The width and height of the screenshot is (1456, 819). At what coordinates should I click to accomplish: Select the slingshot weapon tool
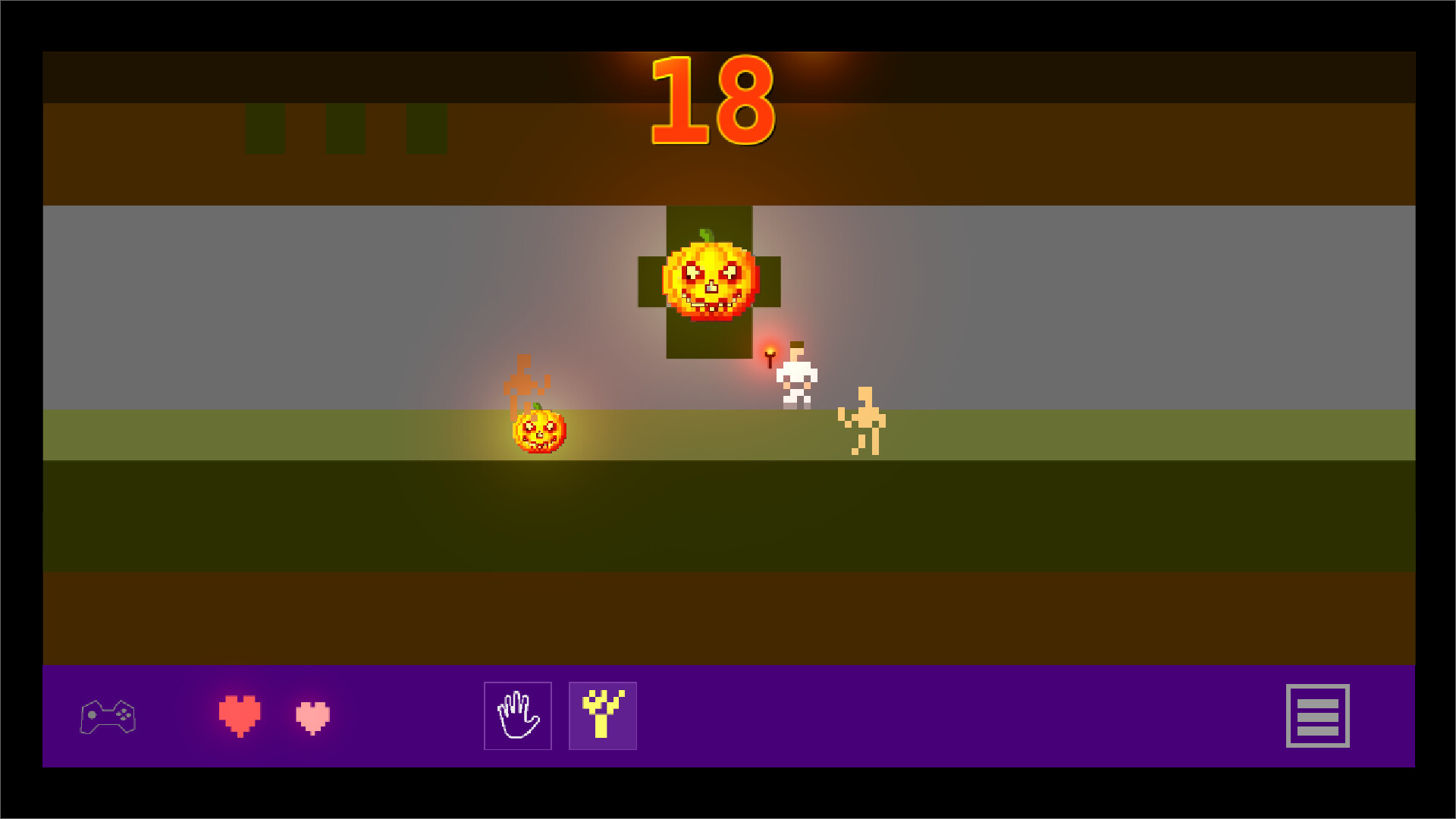click(602, 716)
